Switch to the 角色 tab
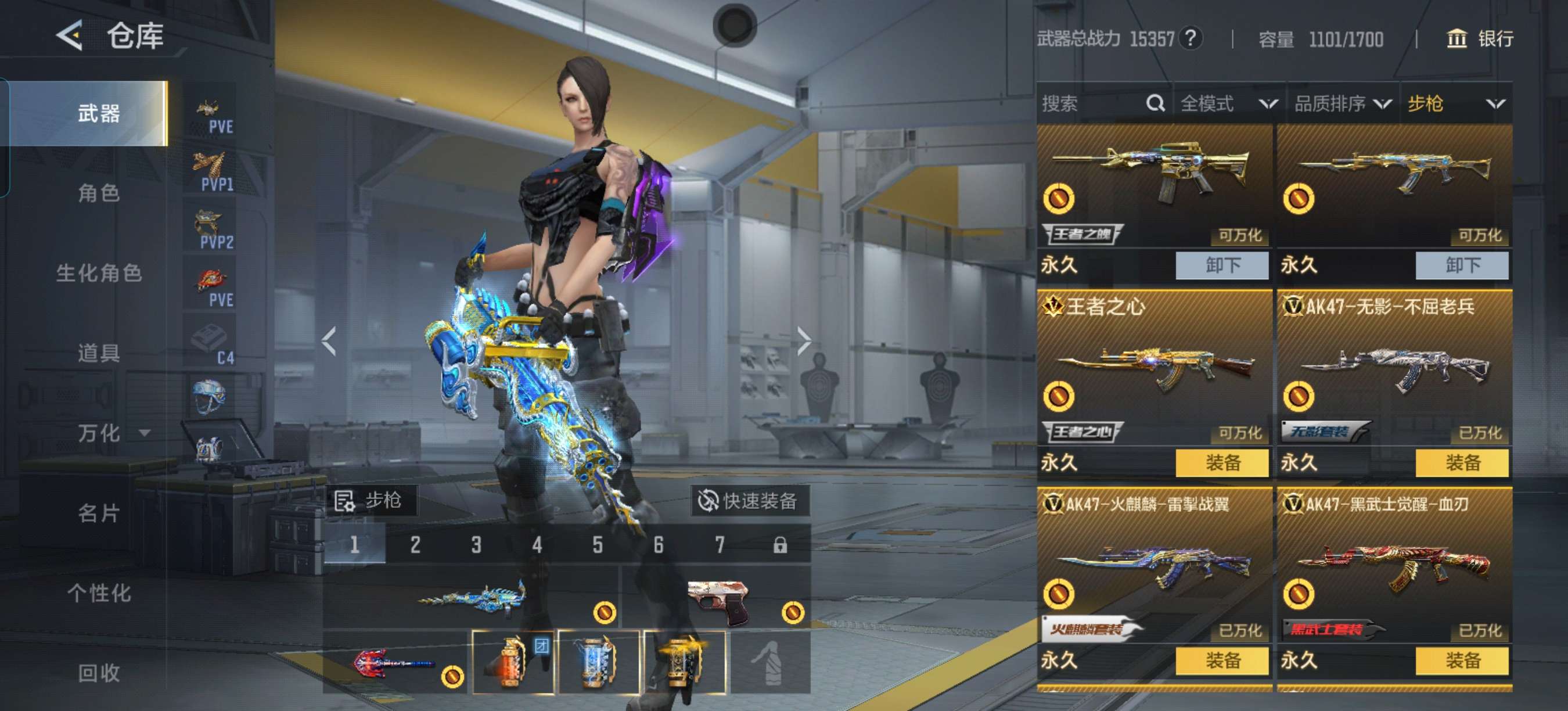Image resolution: width=1568 pixels, height=711 pixels. tap(99, 193)
